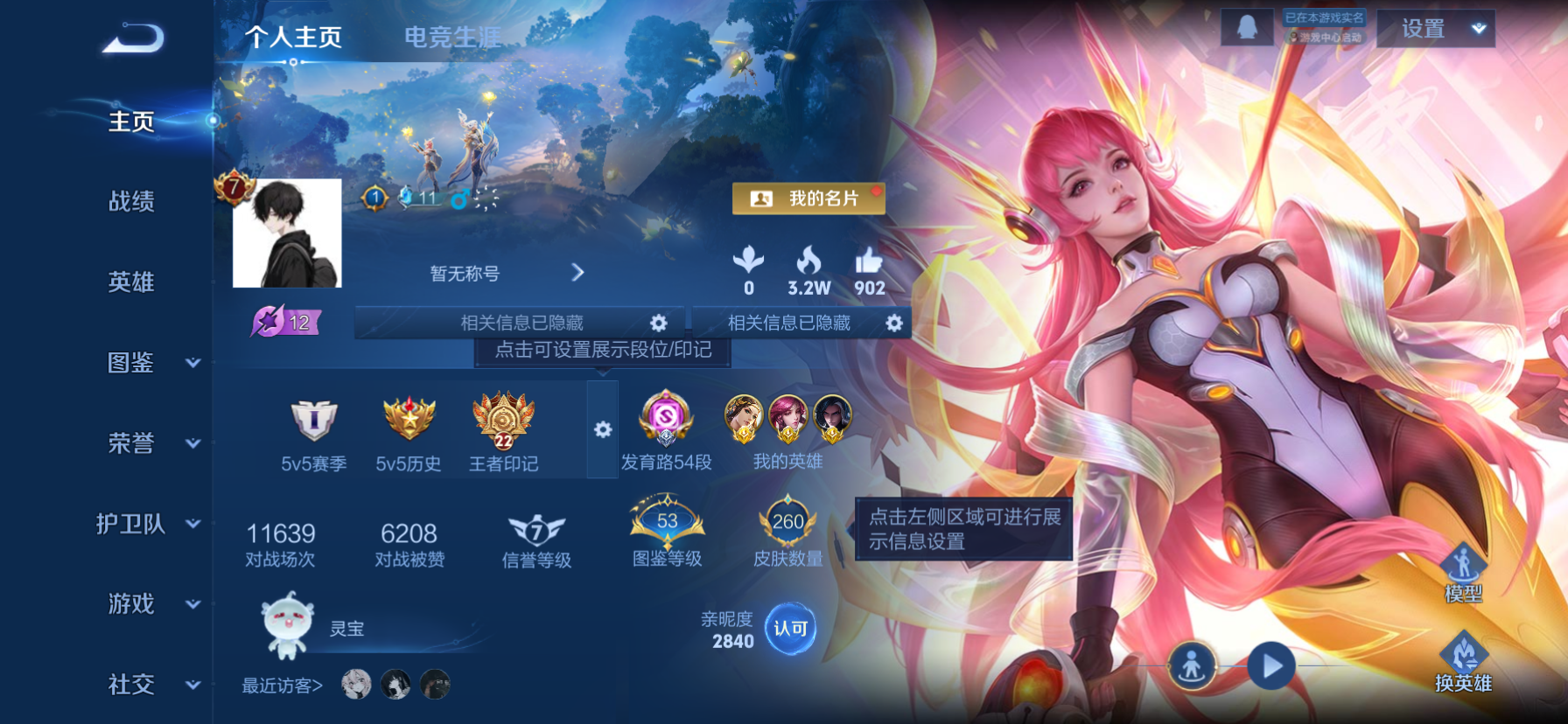Switch to the 电竞生涯 tab

click(x=452, y=37)
